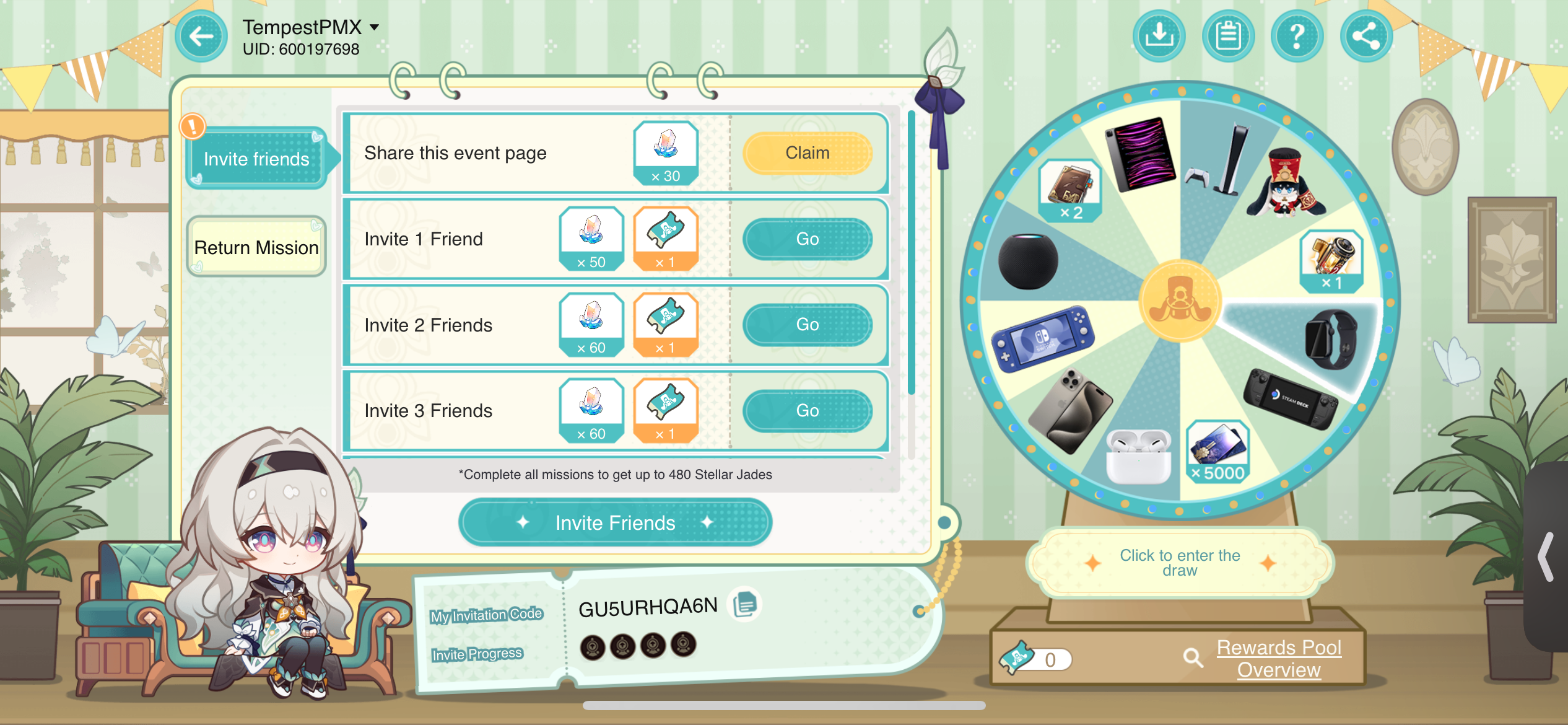Click the back arrow next to TempestPMX
The width and height of the screenshot is (1568, 725).
click(x=200, y=36)
